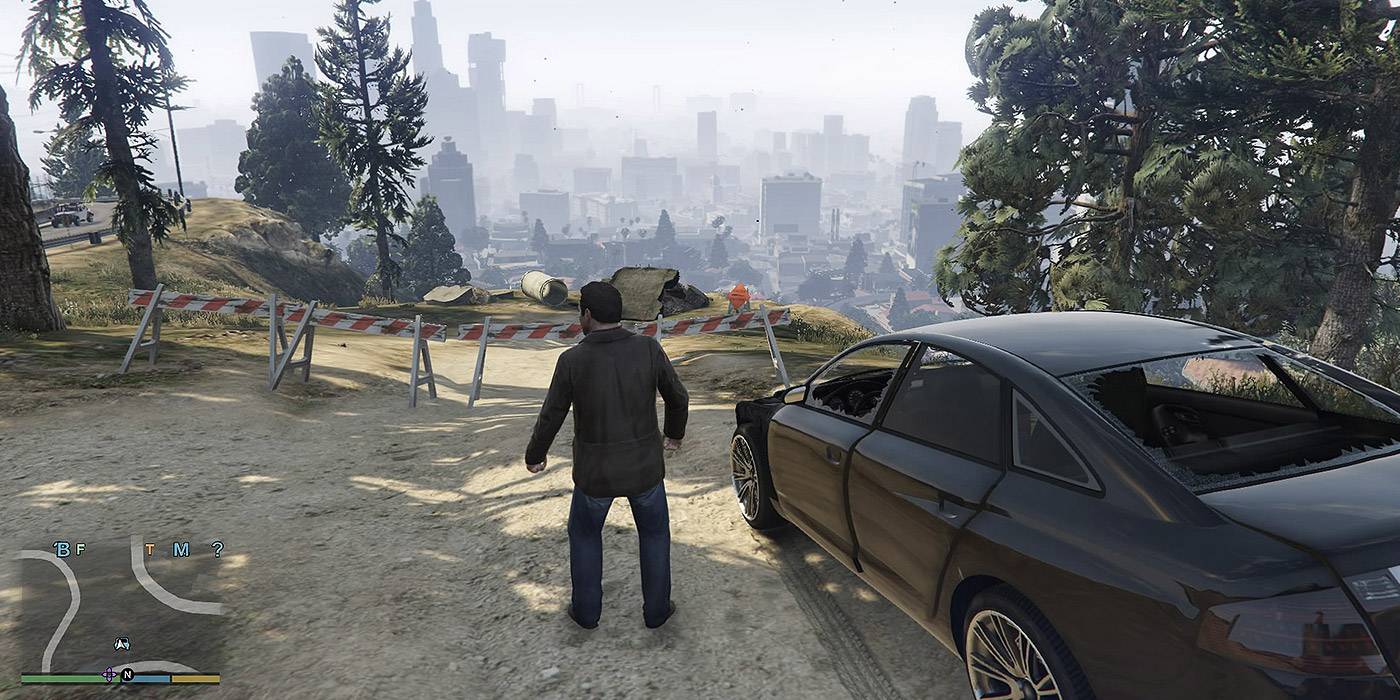Select the player arrow on the minimap

(x=121, y=644)
